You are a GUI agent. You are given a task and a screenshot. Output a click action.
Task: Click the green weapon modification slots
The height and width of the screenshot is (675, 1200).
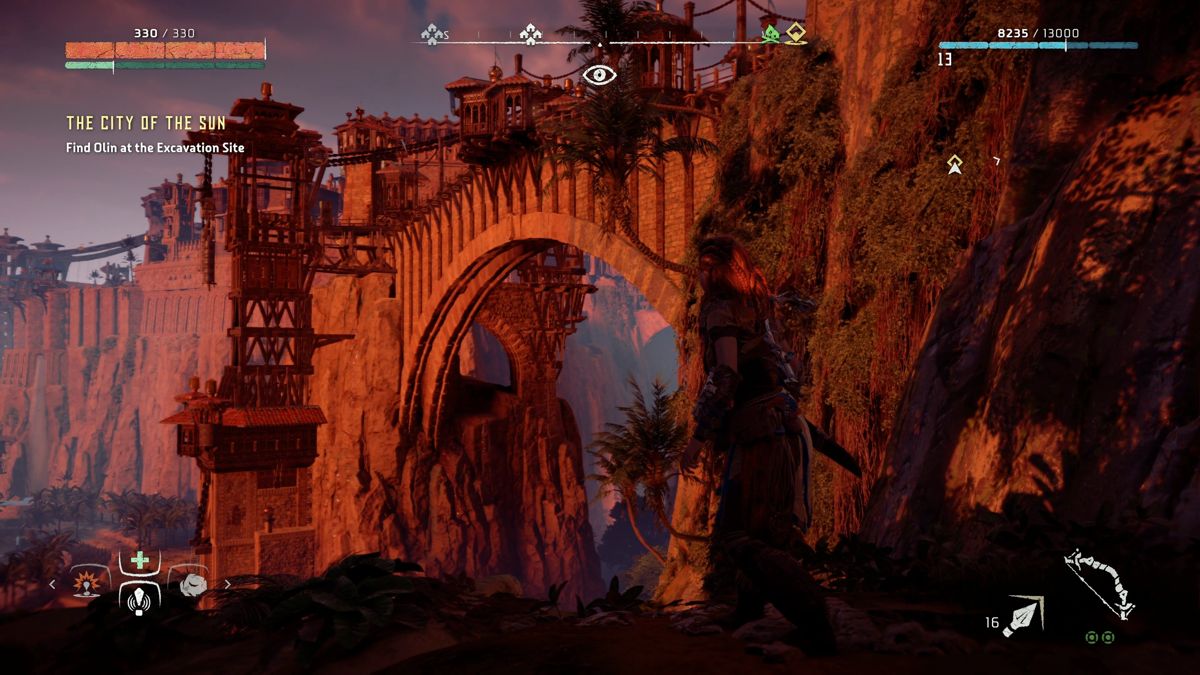pos(1100,637)
